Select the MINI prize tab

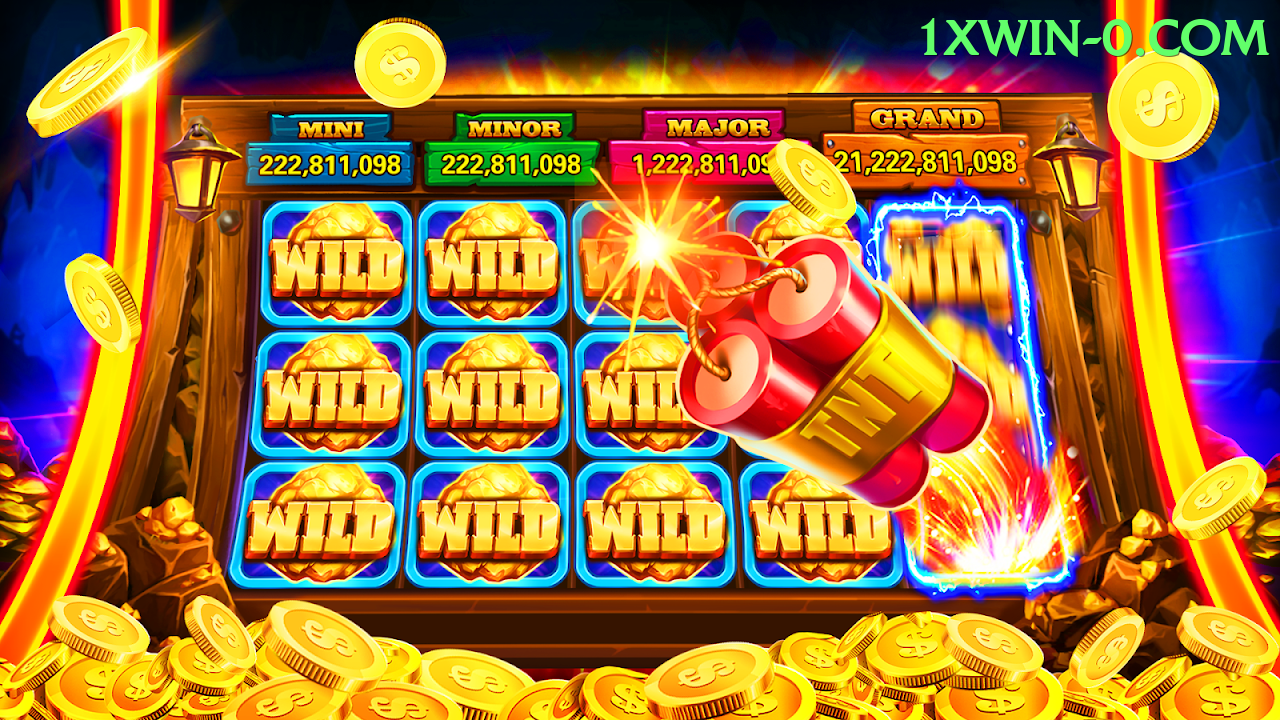click(x=330, y=126)
